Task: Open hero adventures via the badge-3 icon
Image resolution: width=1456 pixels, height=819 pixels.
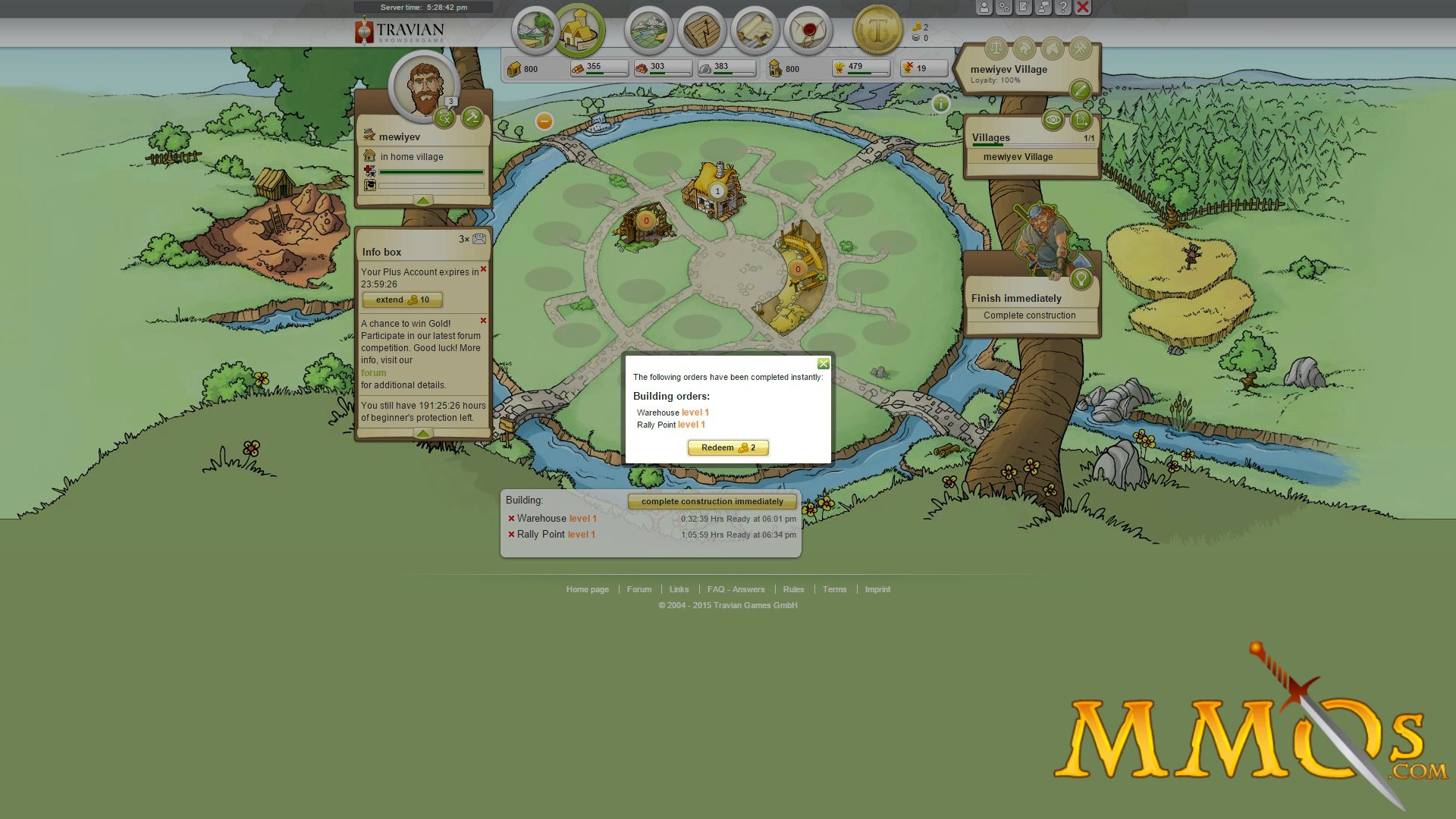Action: [x=445, y=118]
